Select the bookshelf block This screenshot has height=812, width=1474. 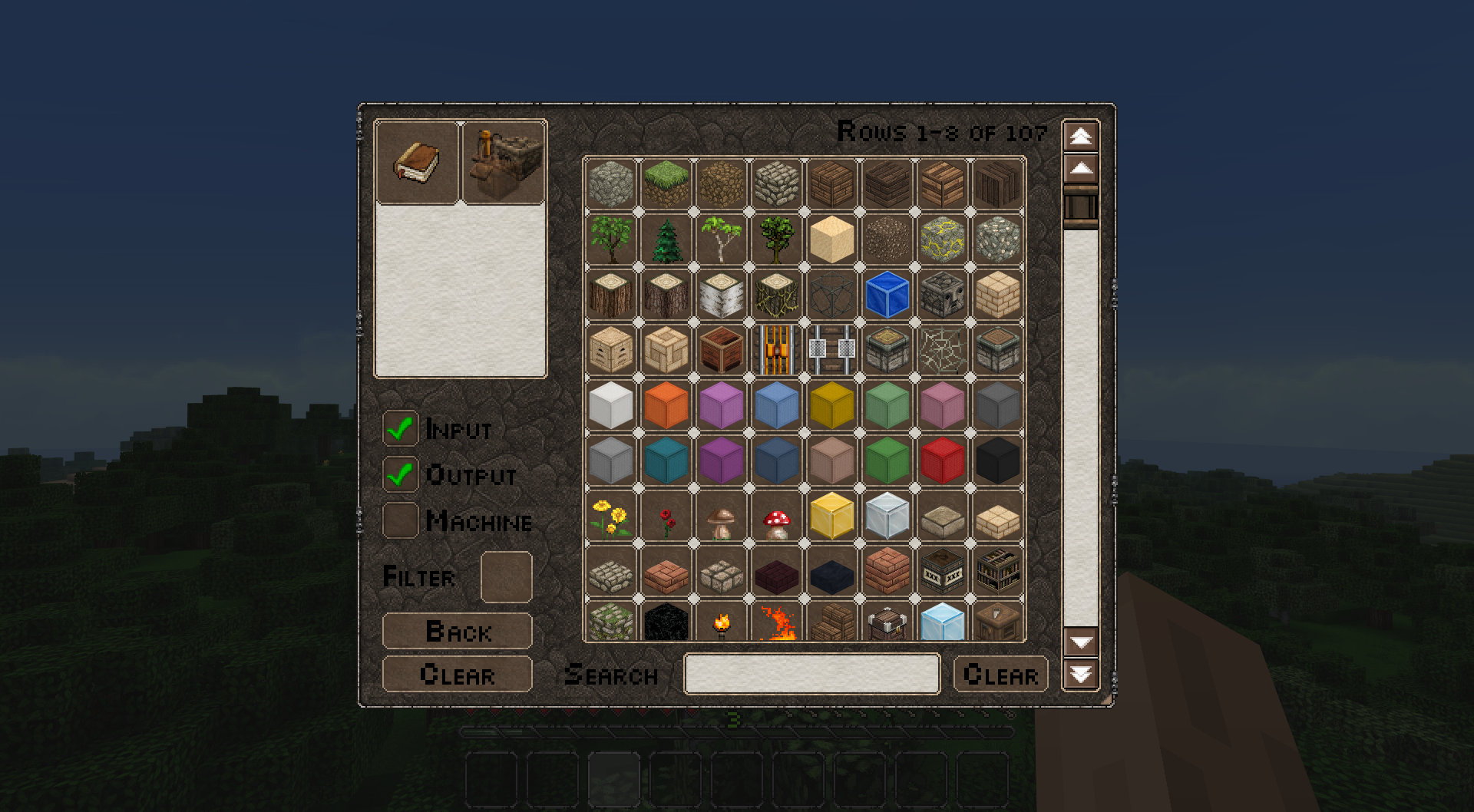point(997,573)
